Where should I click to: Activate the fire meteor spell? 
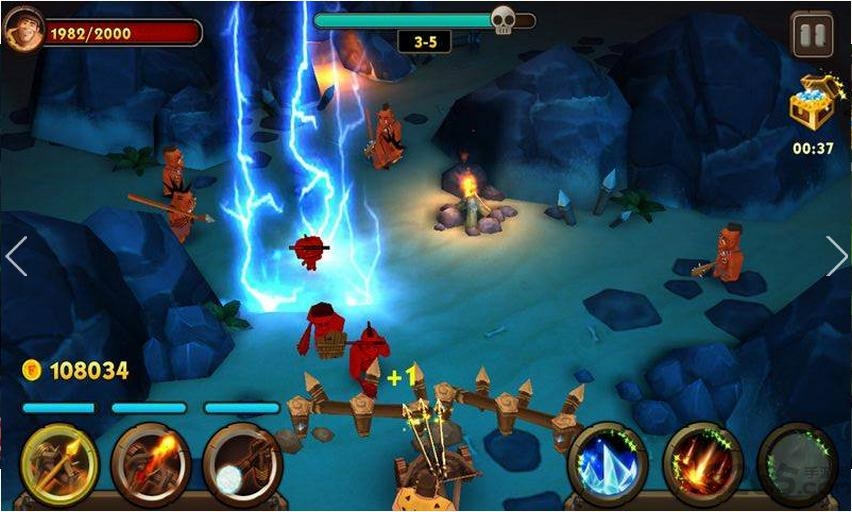[702, 464]
